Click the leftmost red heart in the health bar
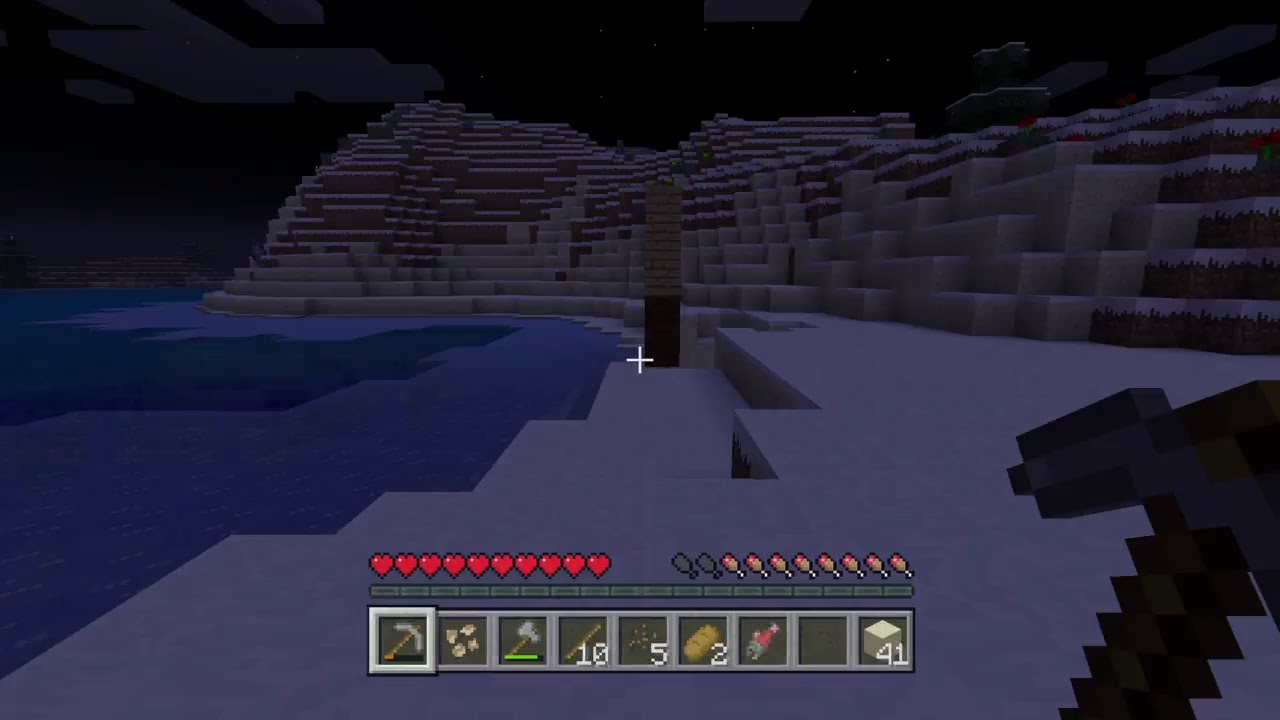 381,565
